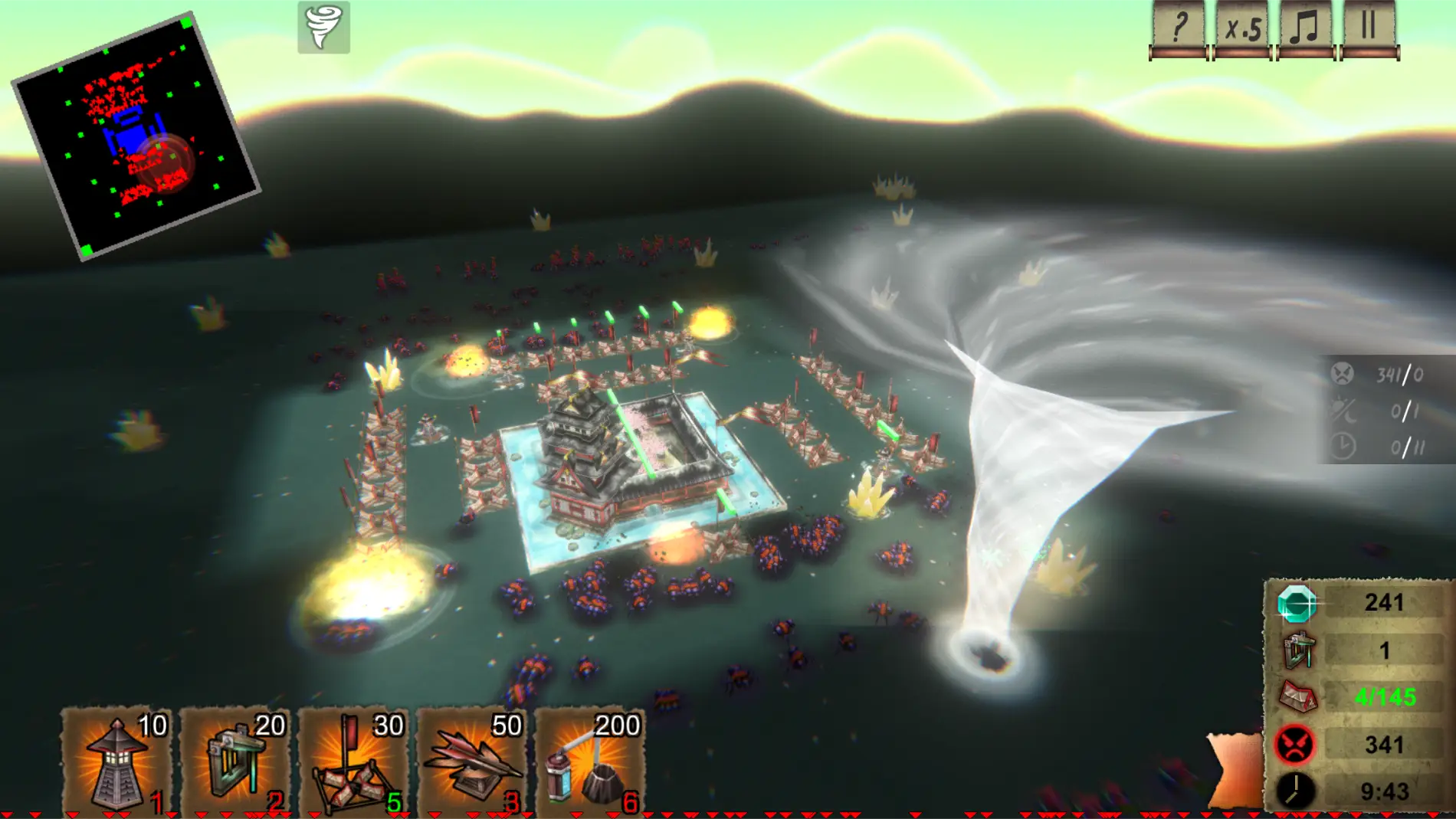Select the flag barricade build costing 30
Viewport: 1456px width, 819px height.
point(354,761)
